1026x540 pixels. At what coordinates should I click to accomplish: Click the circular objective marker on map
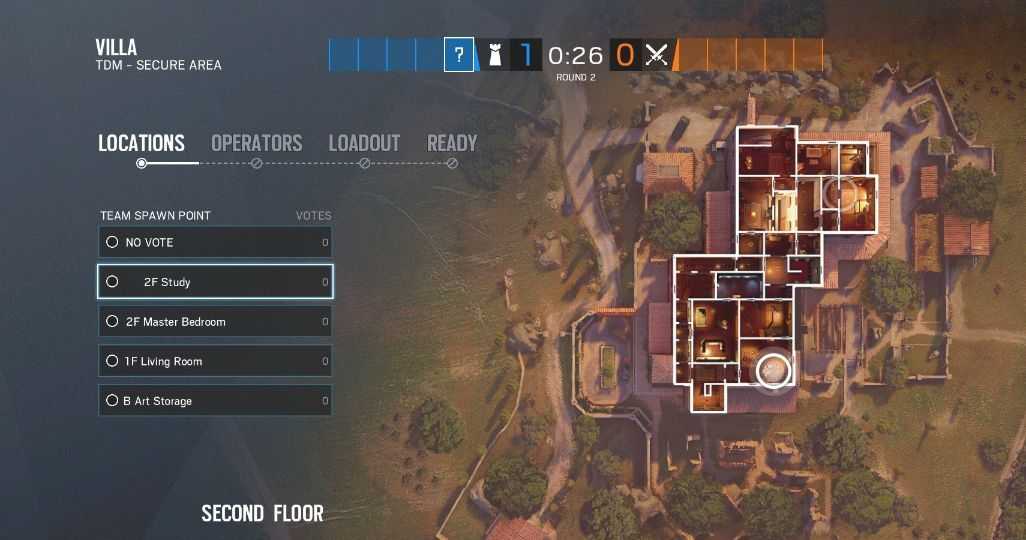[773, 371]
